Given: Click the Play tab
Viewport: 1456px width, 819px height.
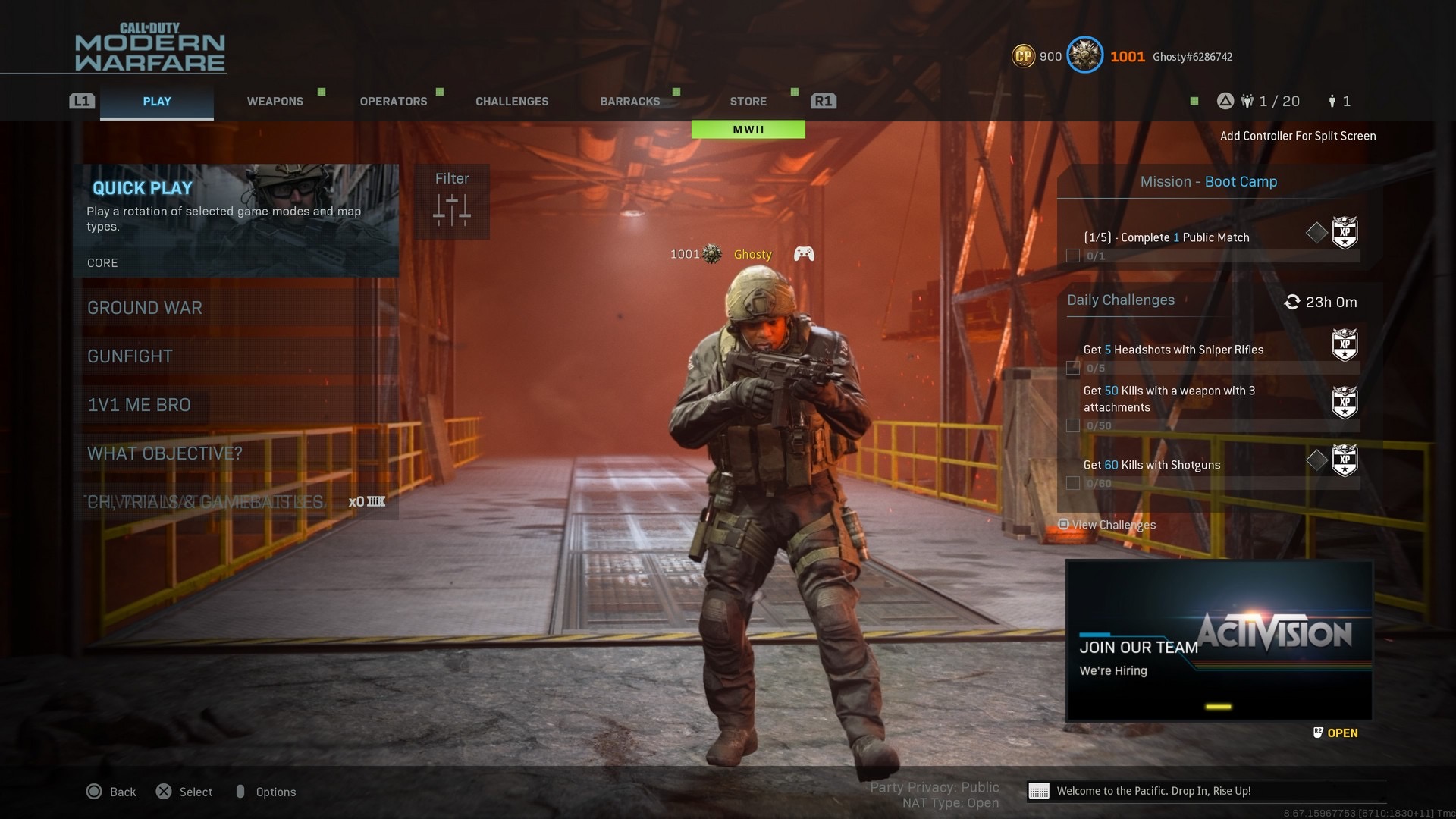Looking at the screenshot, I should point(157,102).
